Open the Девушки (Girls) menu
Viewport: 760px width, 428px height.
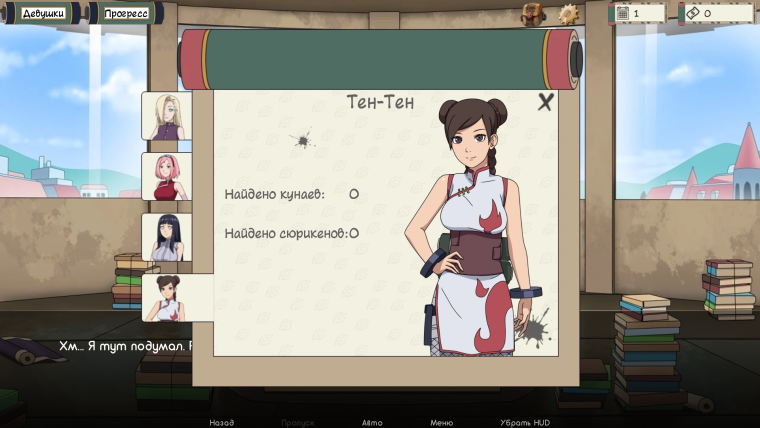point(43,14)
